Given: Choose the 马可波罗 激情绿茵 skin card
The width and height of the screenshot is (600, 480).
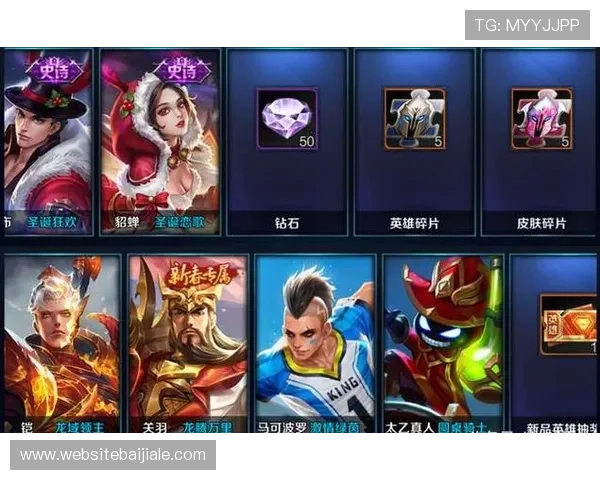Looking at the screenshot, I should pyautogui.click(x=314, y=345).
